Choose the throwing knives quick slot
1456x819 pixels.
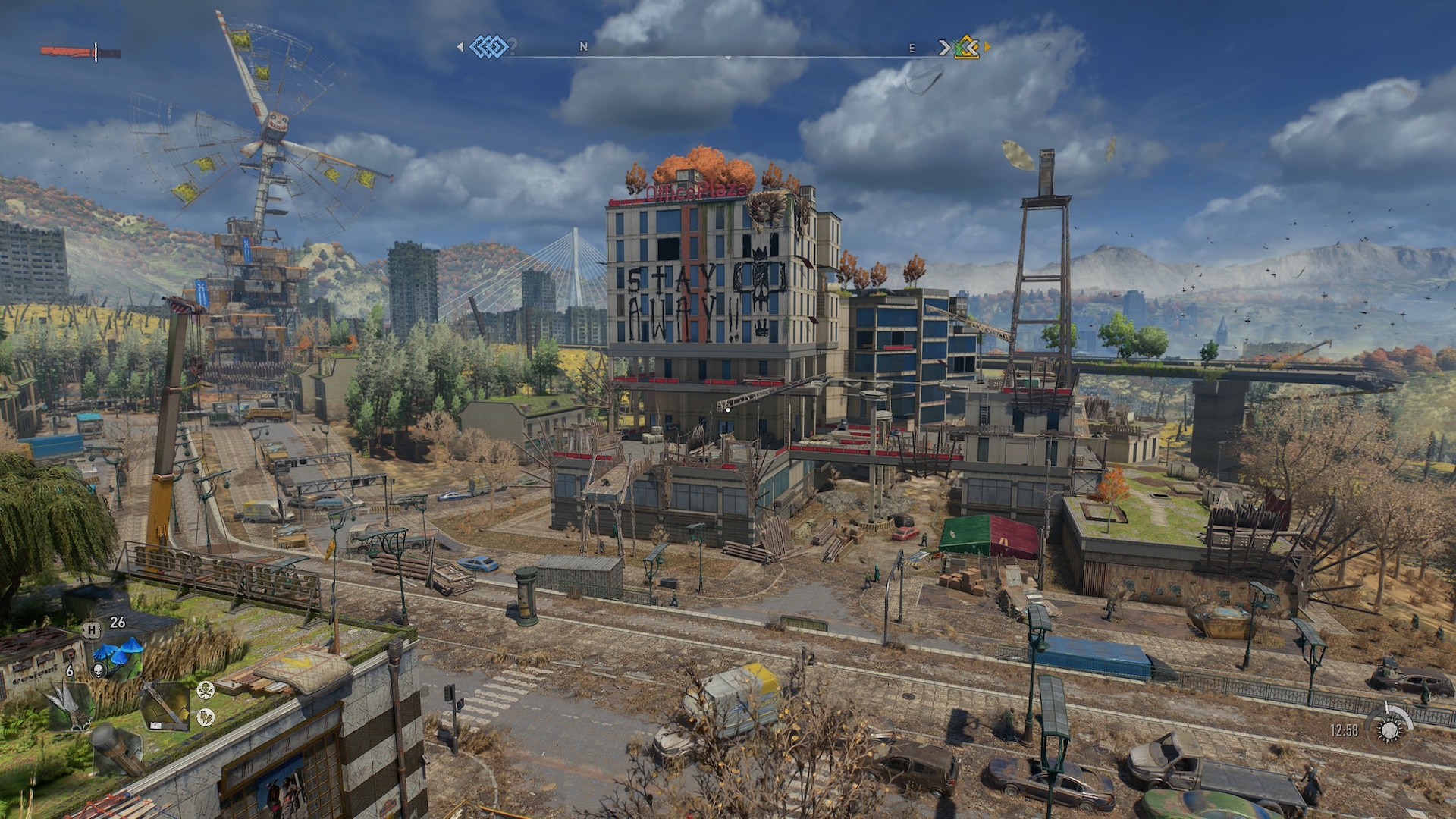[x=71, y=705]
